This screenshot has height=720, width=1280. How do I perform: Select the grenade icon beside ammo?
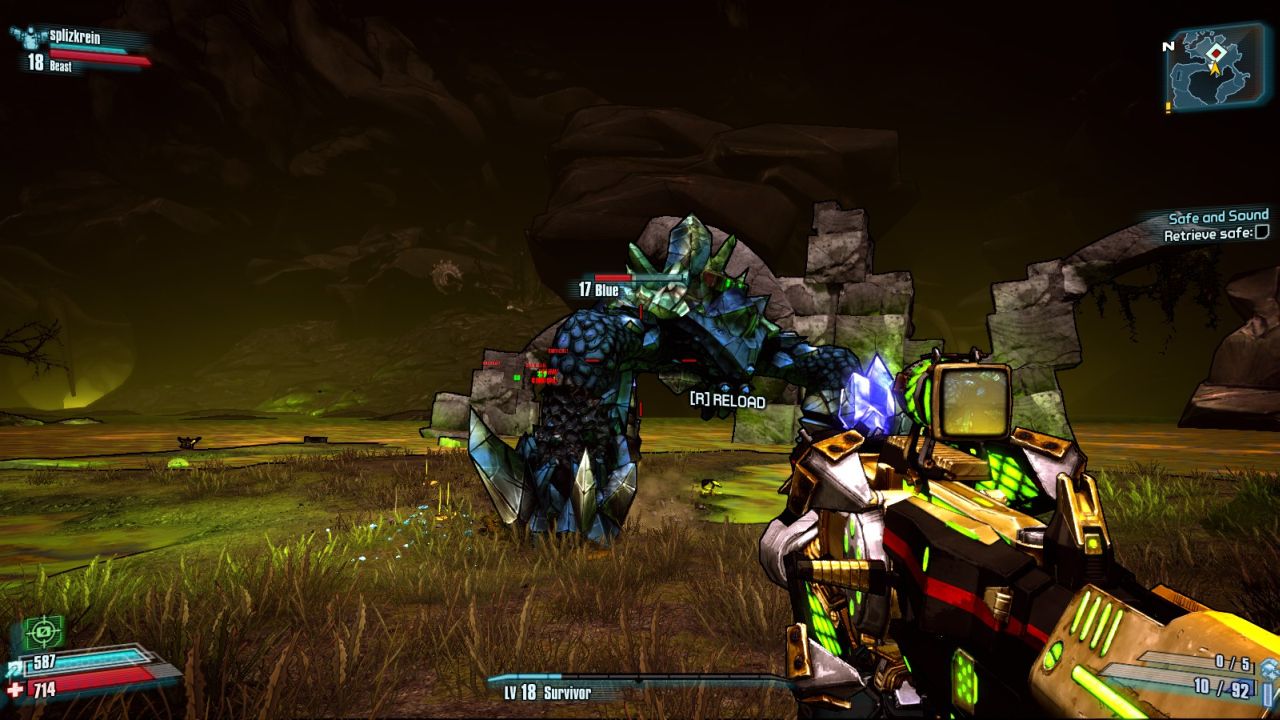1269,669
